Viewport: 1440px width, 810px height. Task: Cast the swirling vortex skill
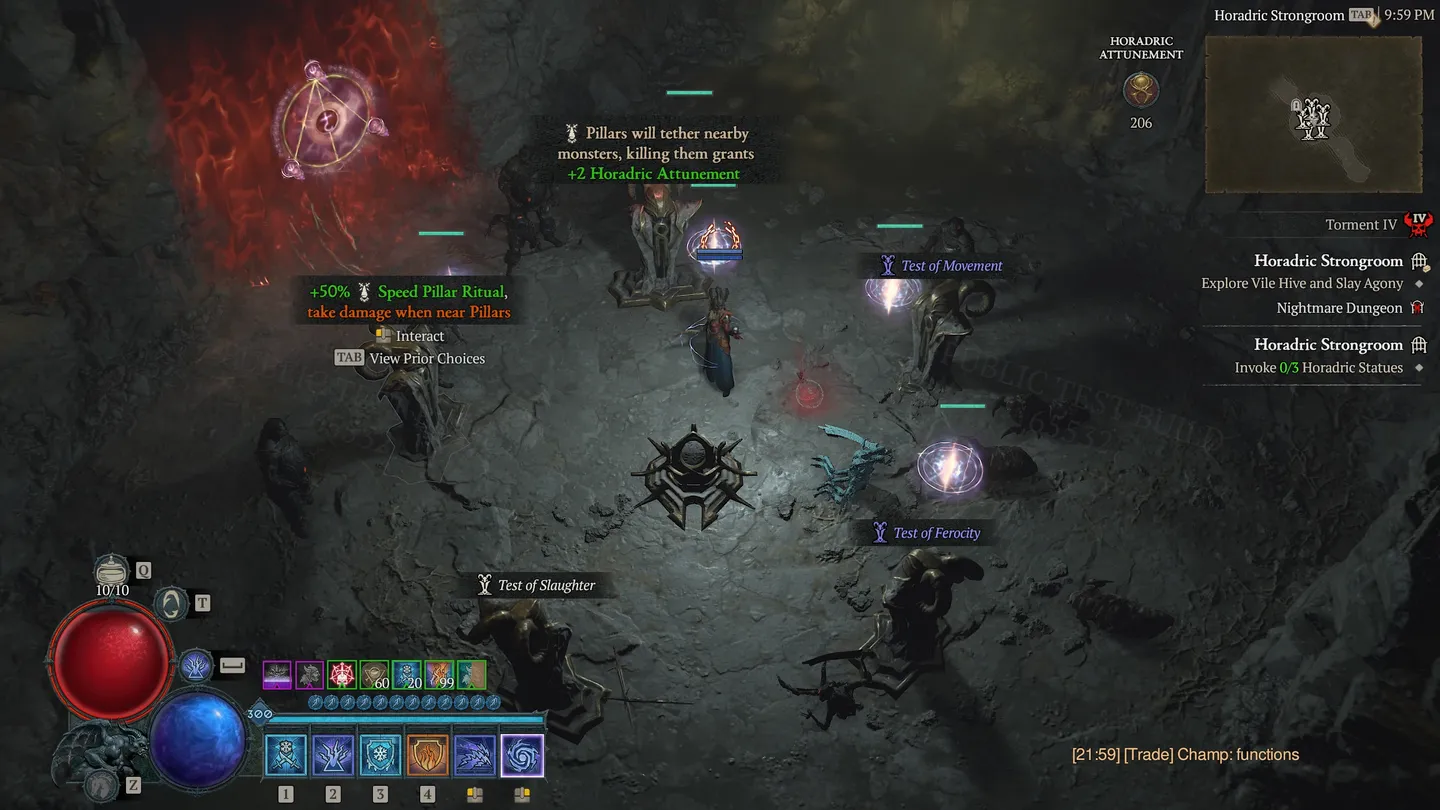pos(522,756)
